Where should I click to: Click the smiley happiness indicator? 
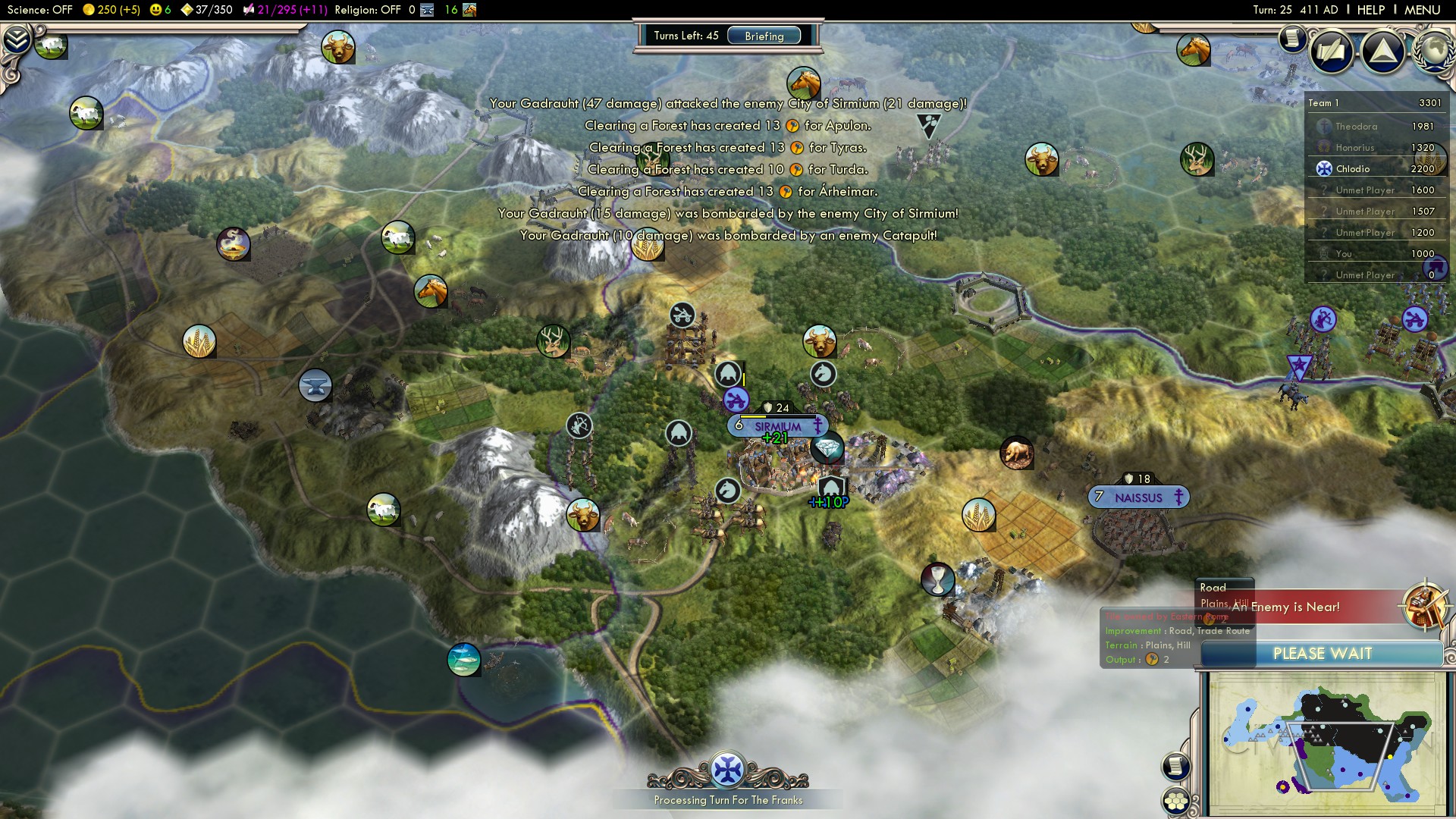(x=161, y=10)
